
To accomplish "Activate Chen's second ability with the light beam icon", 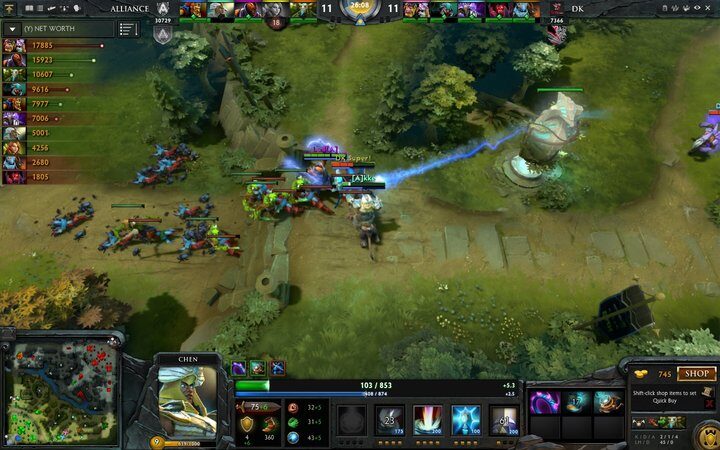I will pyautogui.click(x=428, y=419).
